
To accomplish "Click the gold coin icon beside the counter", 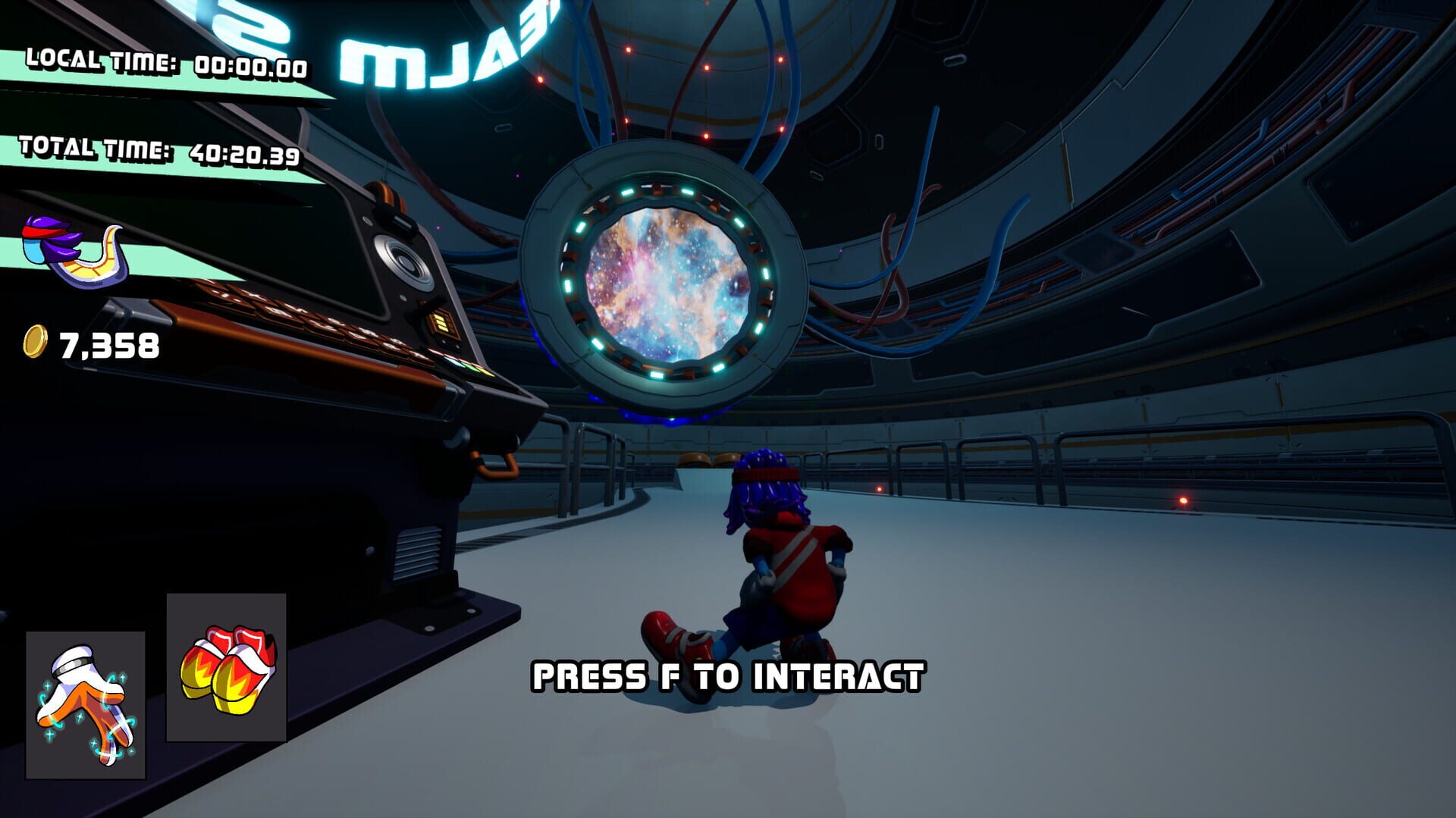I will click(36, 343).
